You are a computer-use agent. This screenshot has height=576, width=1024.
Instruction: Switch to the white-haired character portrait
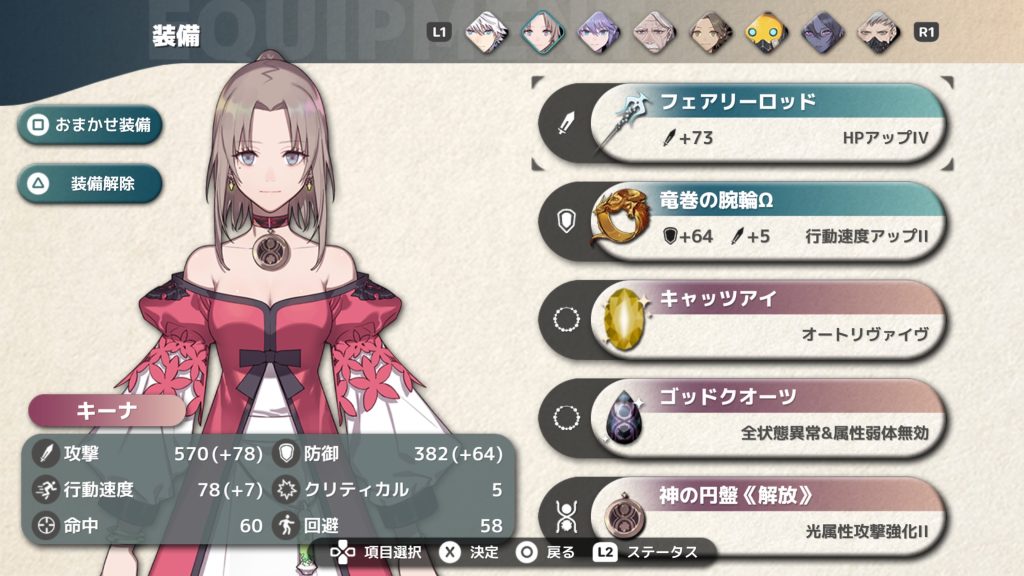pyautogui.click(x=482, y=31)
